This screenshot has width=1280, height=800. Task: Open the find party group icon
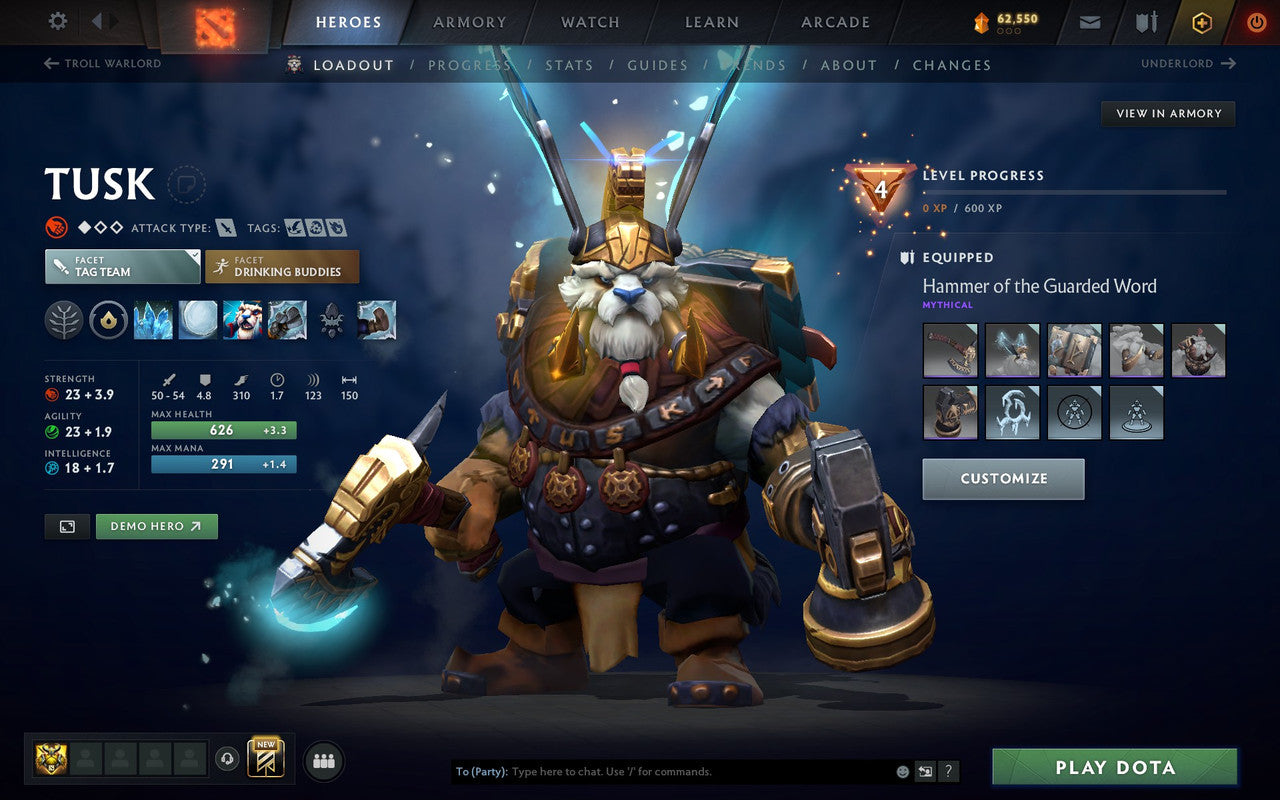(x=323, y=760)
